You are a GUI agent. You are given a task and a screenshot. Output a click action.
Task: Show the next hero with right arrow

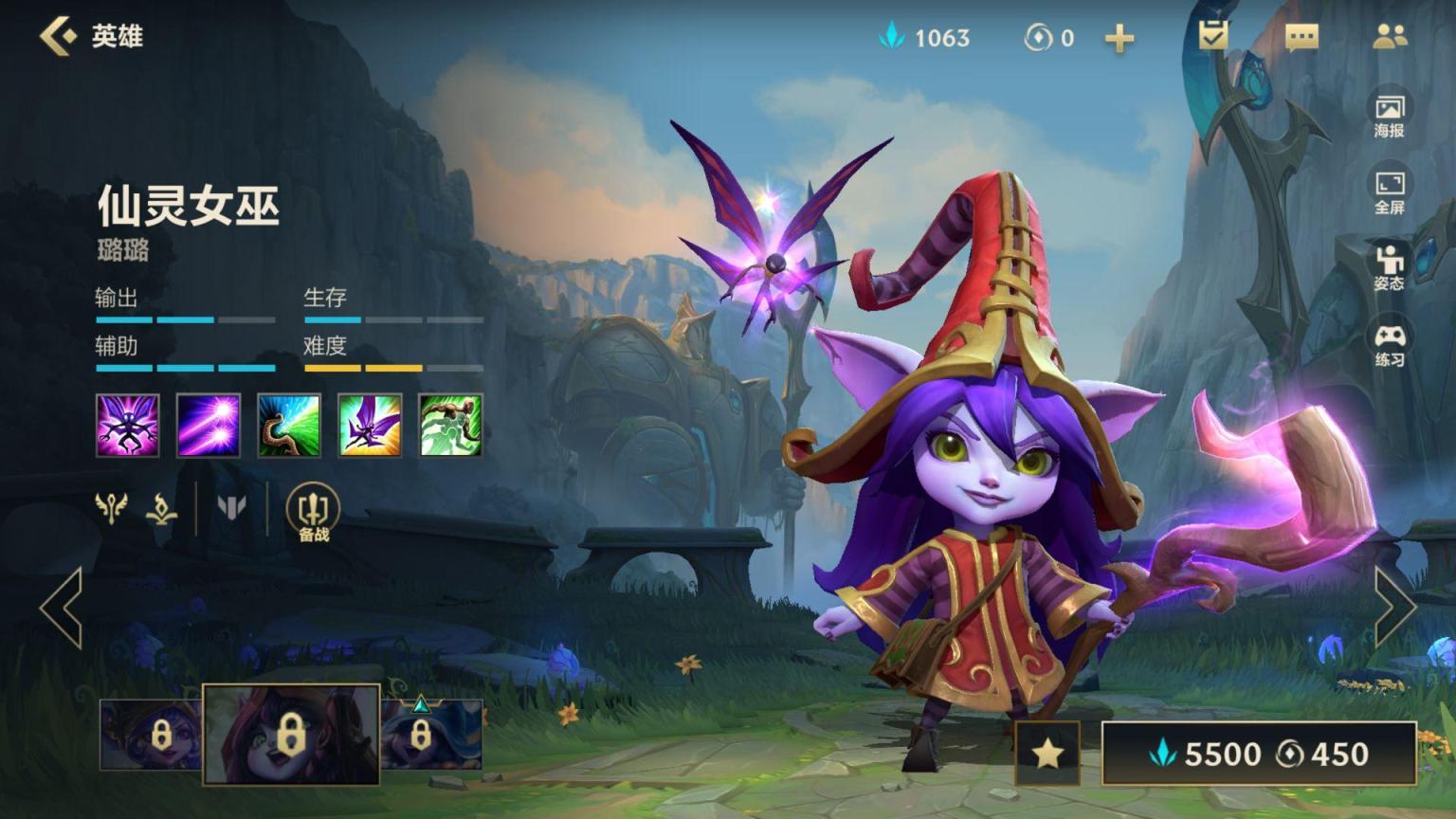tap(1394, 607)
